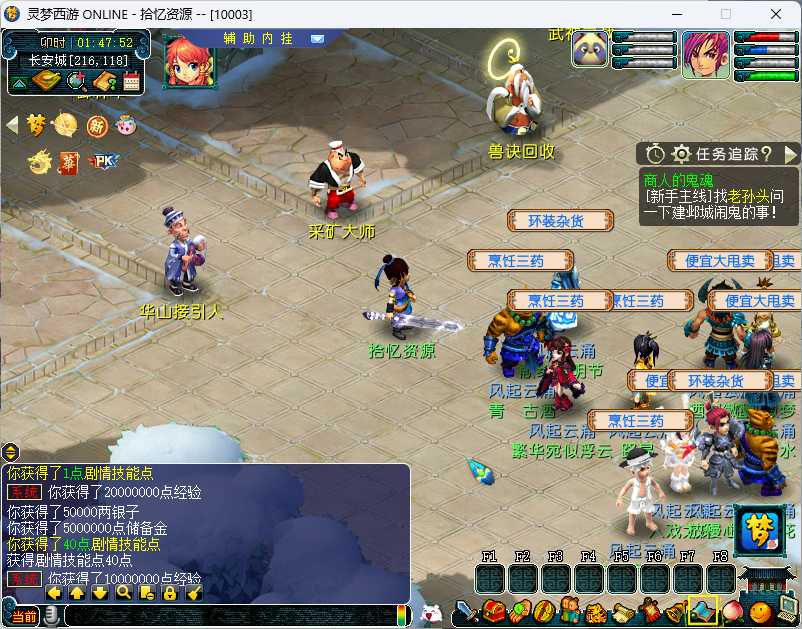Open the 任务追踪 settings gear

(682, 154)
